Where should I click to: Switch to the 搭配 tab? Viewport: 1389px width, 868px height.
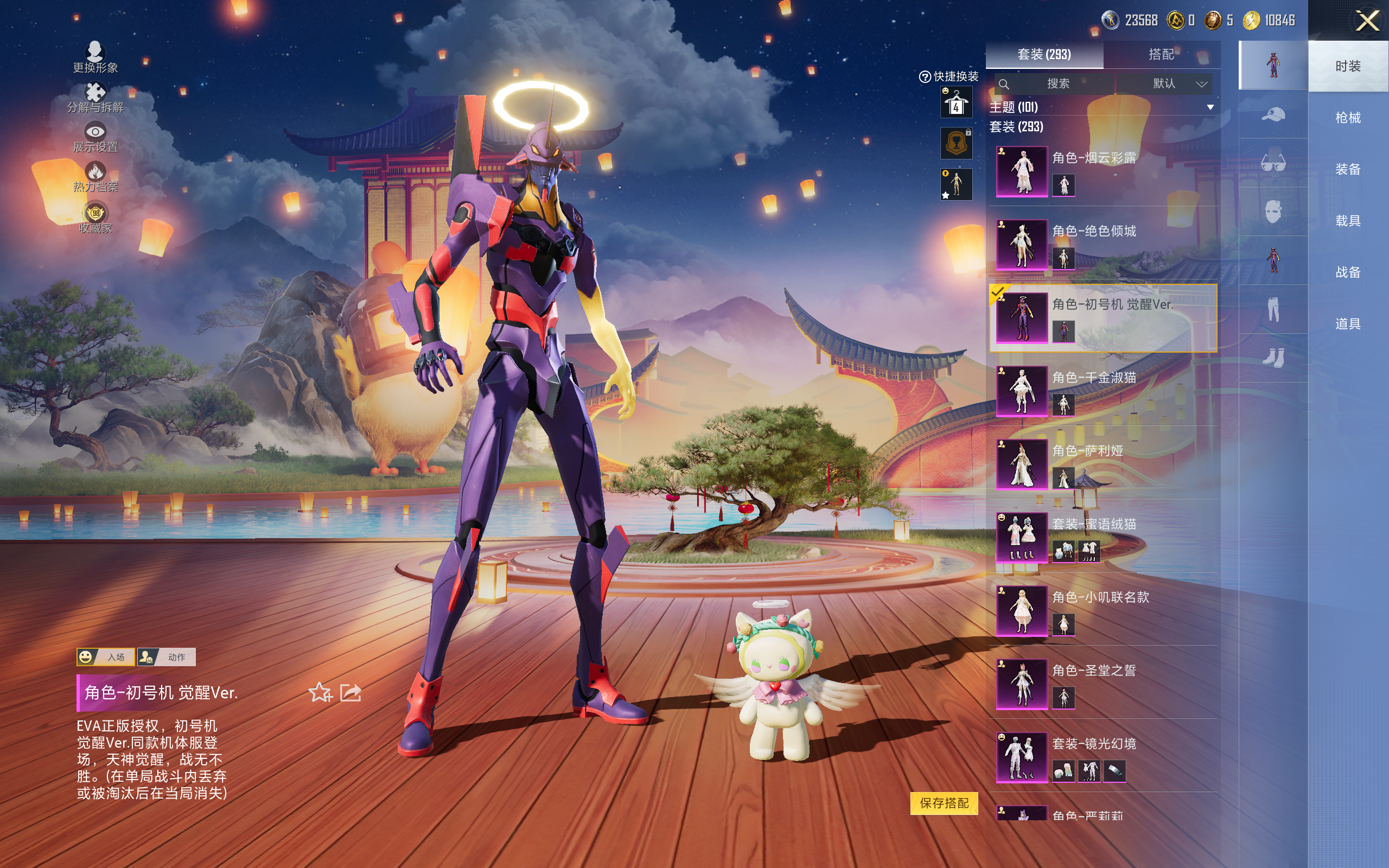[x=1161, y=55]
